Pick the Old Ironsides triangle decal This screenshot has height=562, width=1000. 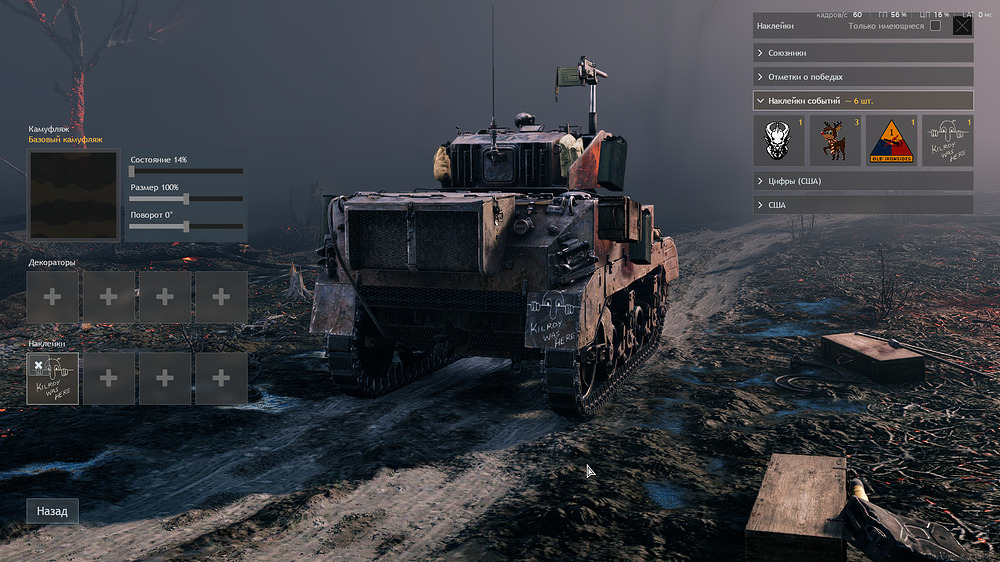pyautogui.click(x=891, y=141)
